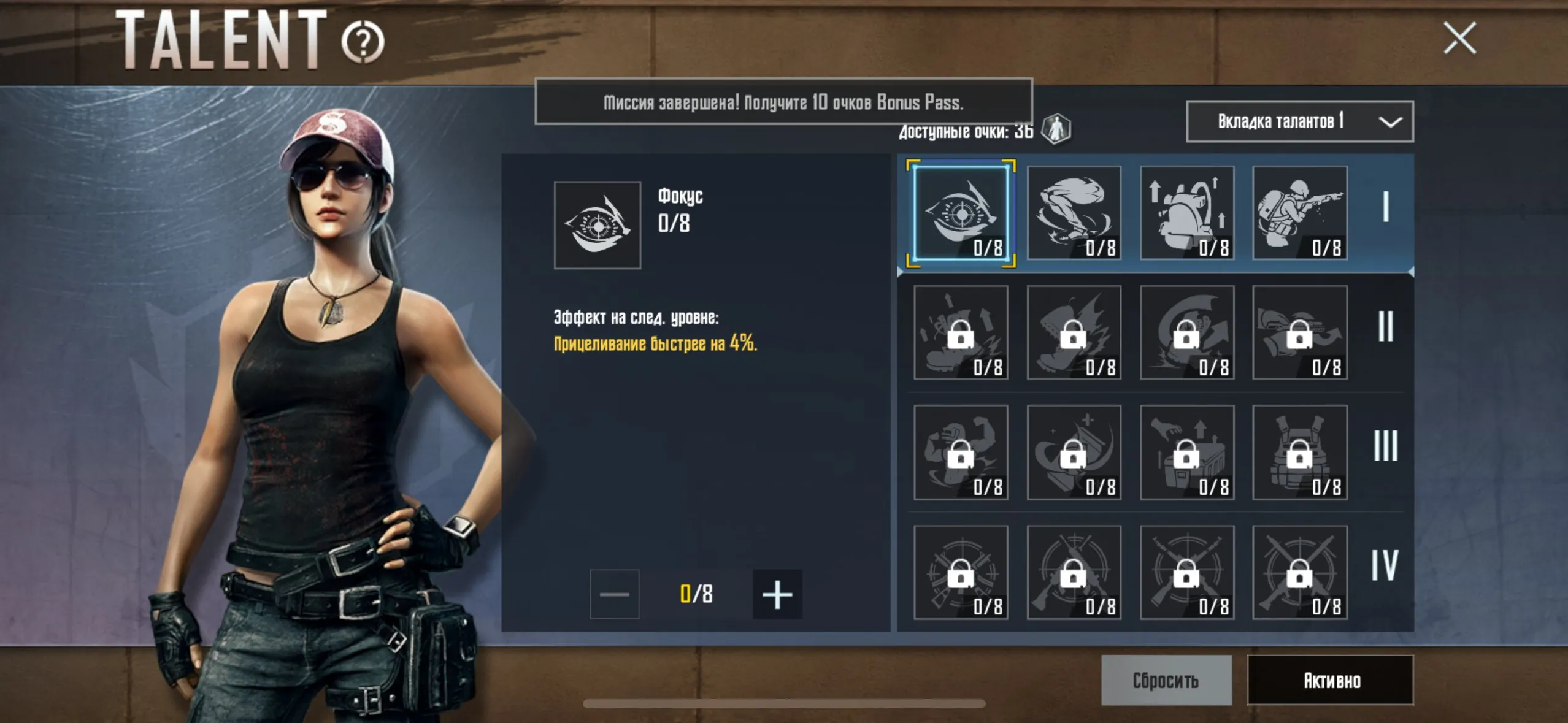Click the Сбросить reset button
The width and height of the screenshot is (1568, 723).
tap(1166, 680)
